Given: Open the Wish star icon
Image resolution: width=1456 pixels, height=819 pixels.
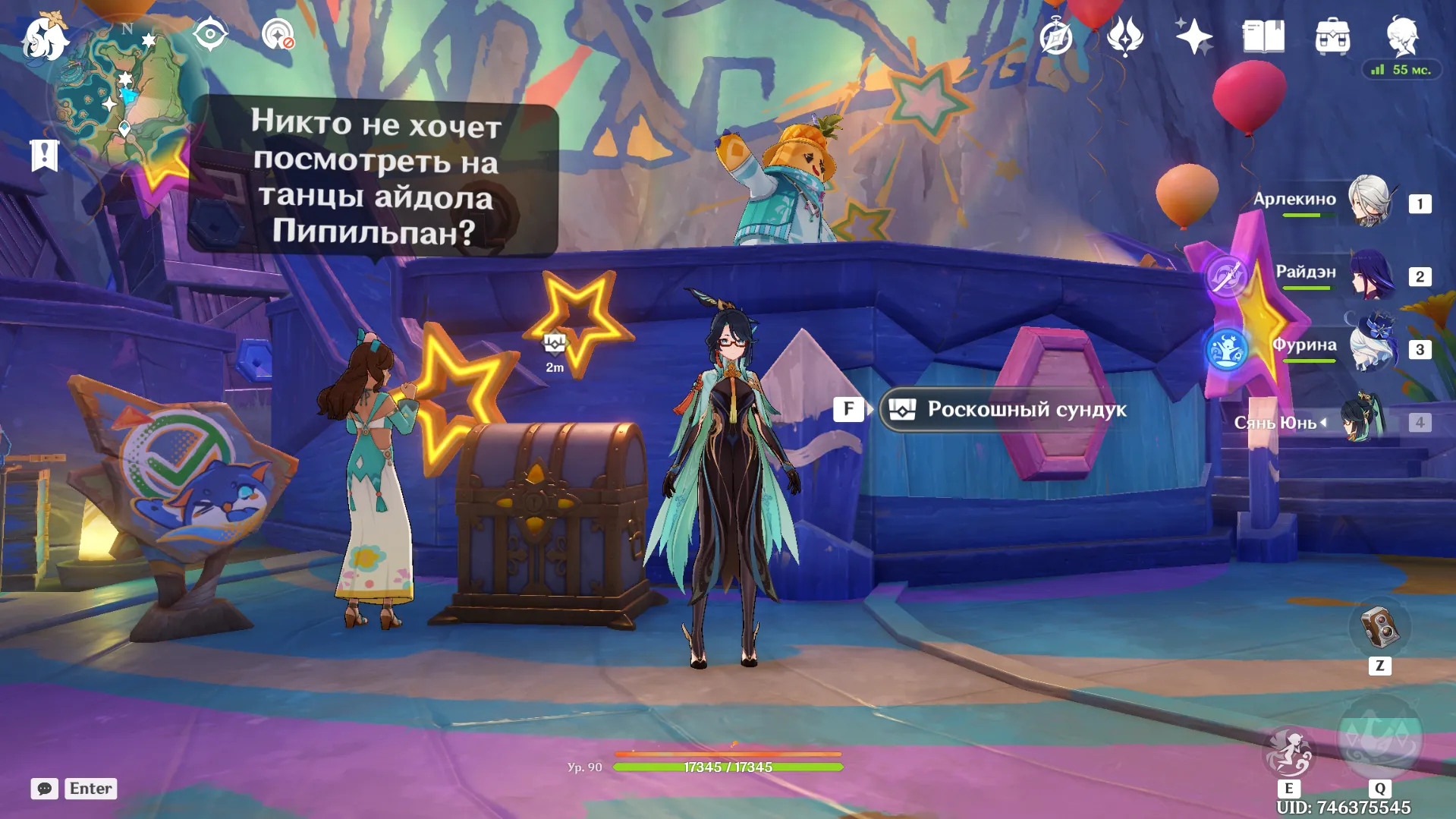Looking at the screenshot, I should [x=1193, y=36].
